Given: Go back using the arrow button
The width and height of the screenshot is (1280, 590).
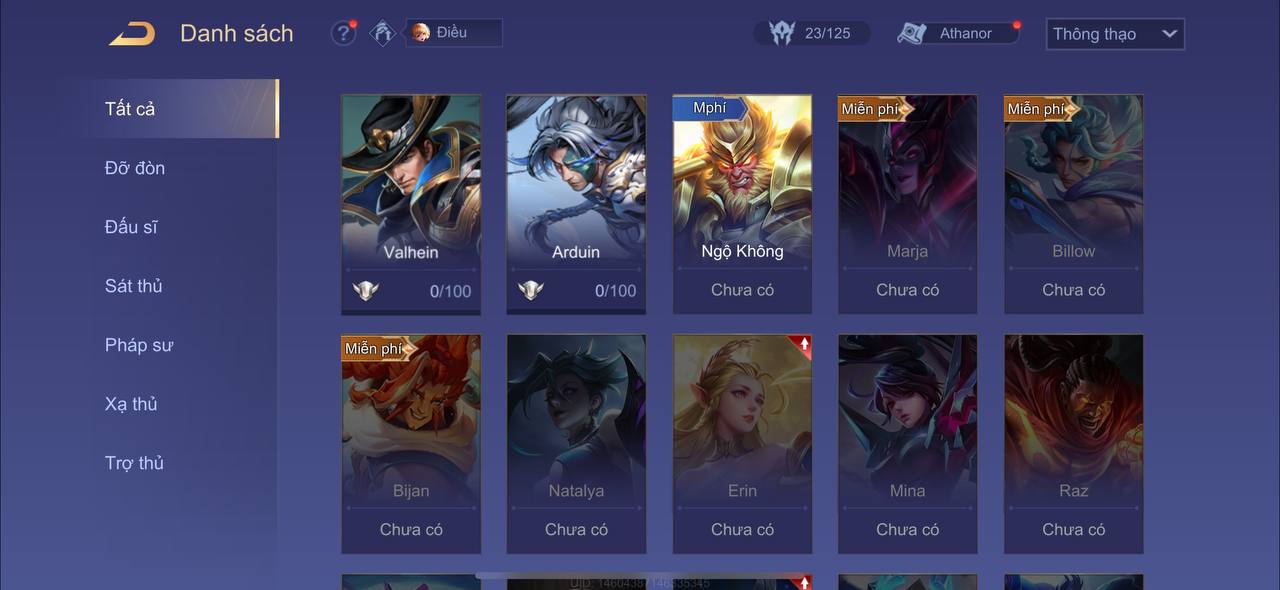Looking at the screenshot, I should [x=132, y=34].
